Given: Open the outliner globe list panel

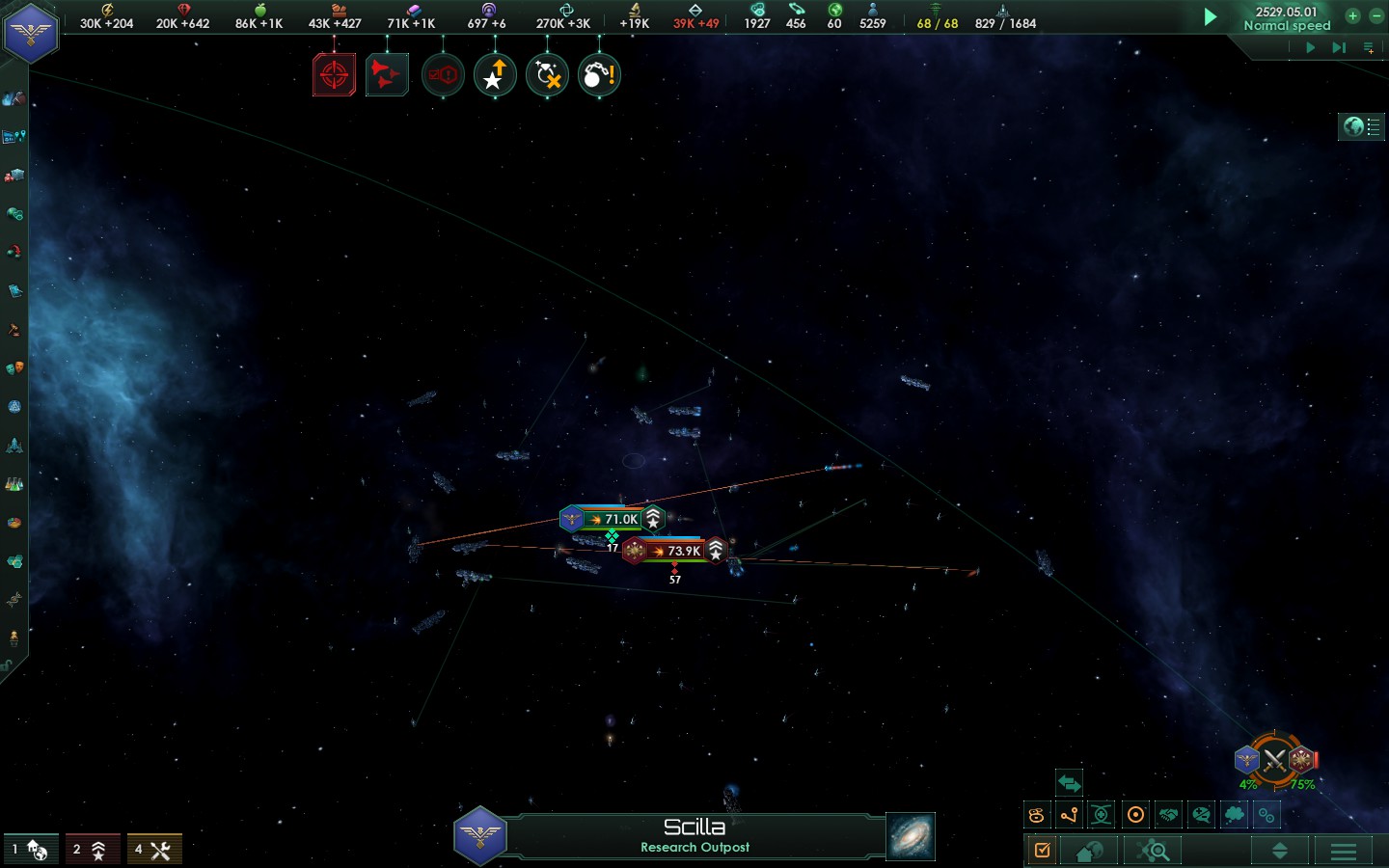Looking at the screenshot, I should (1361, 126).
